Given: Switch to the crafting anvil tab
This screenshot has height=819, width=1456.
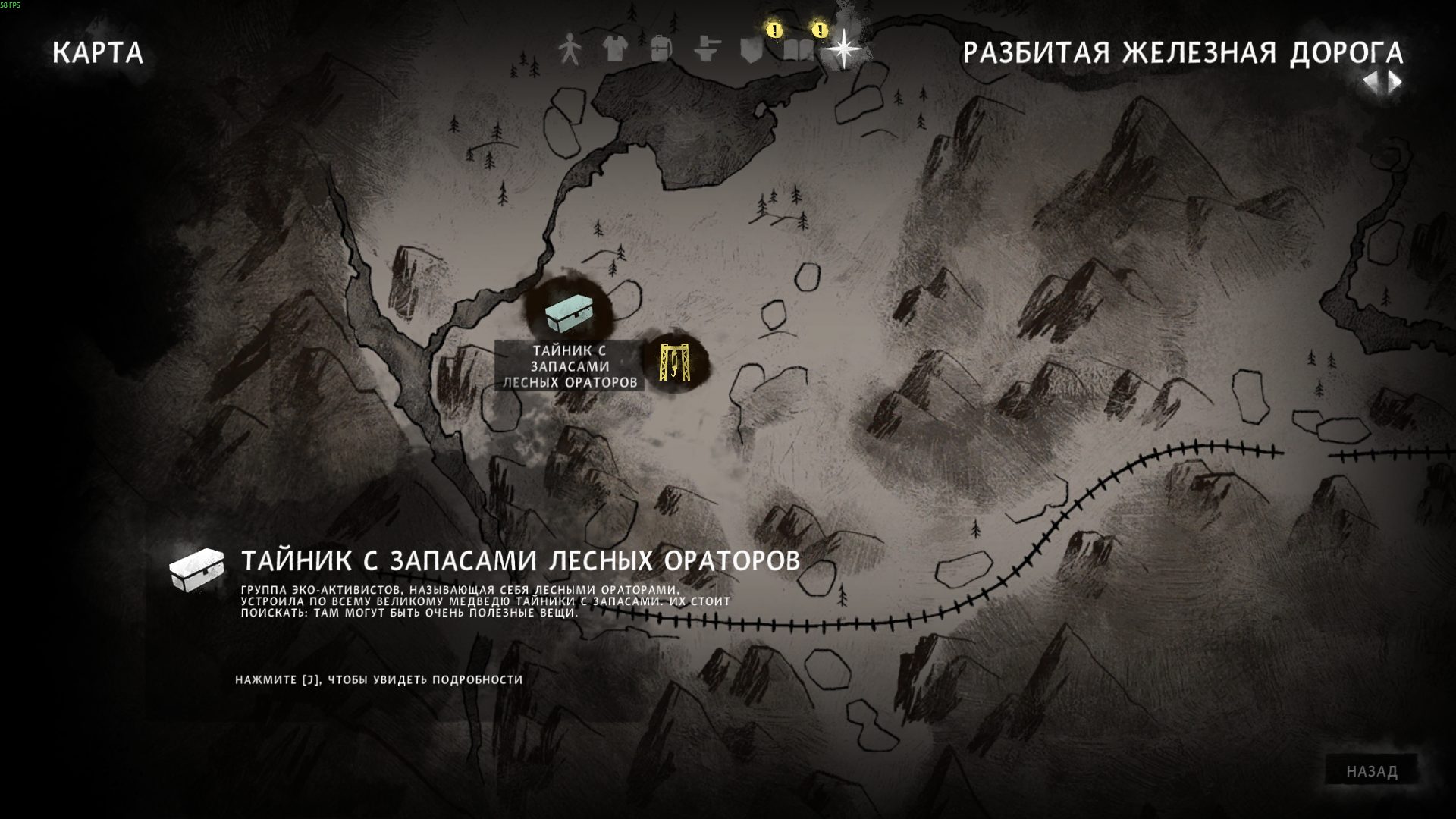Looking at the screenshot, I should (x=706, y=50).
